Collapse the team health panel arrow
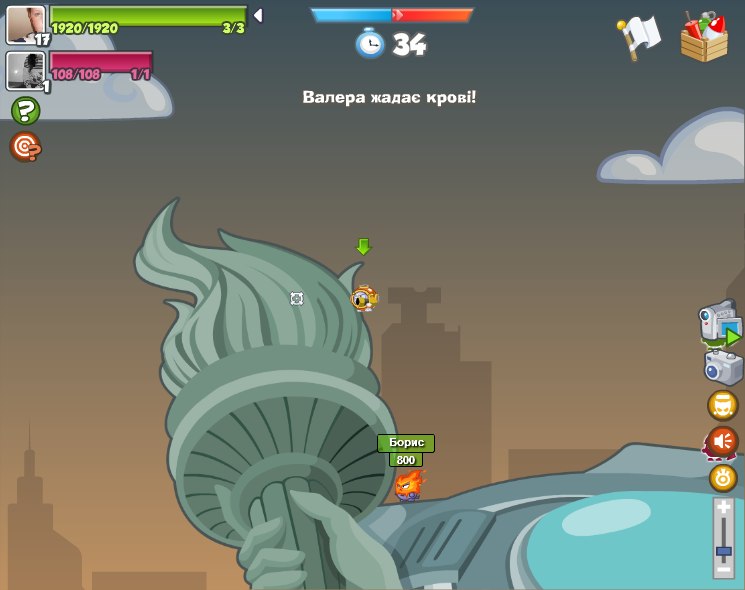This screenshot has height=590, width=745. pyautogui.click(x=258, y=15)
